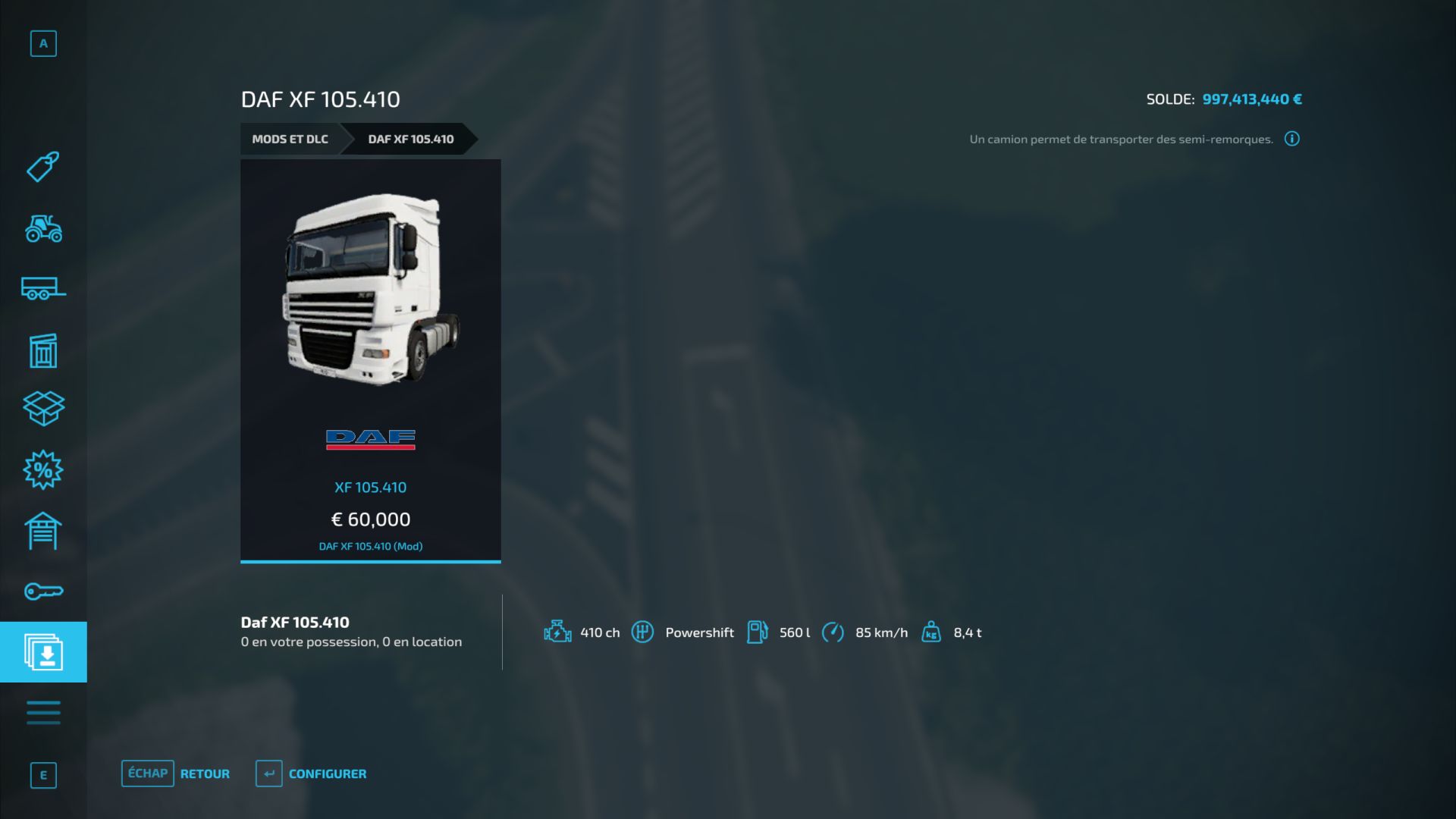
Task: Click RETOUR to go back
Action: [203, 773]
